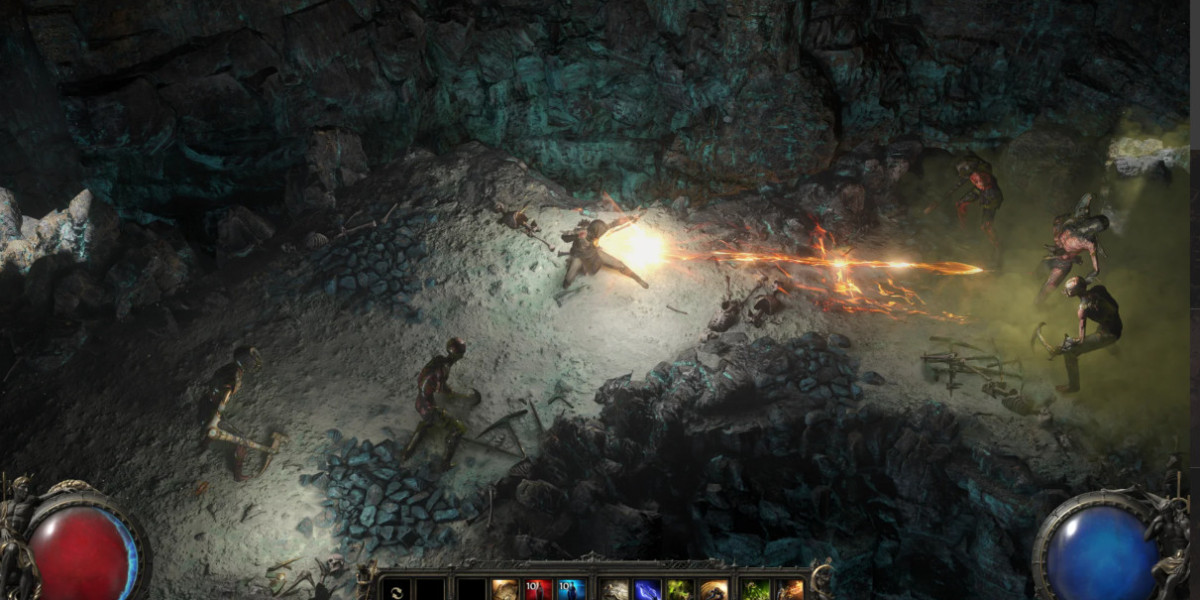
Task: Use the blue mana flask
Action: (572, 590)
